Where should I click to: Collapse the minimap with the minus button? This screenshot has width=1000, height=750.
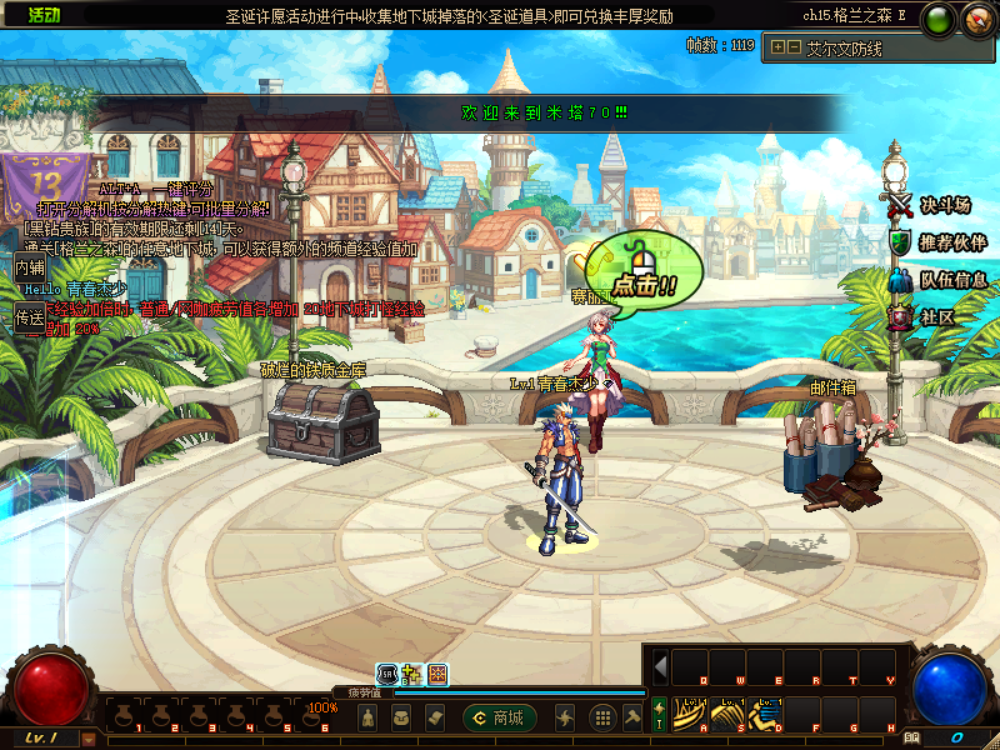pos(793,47)
